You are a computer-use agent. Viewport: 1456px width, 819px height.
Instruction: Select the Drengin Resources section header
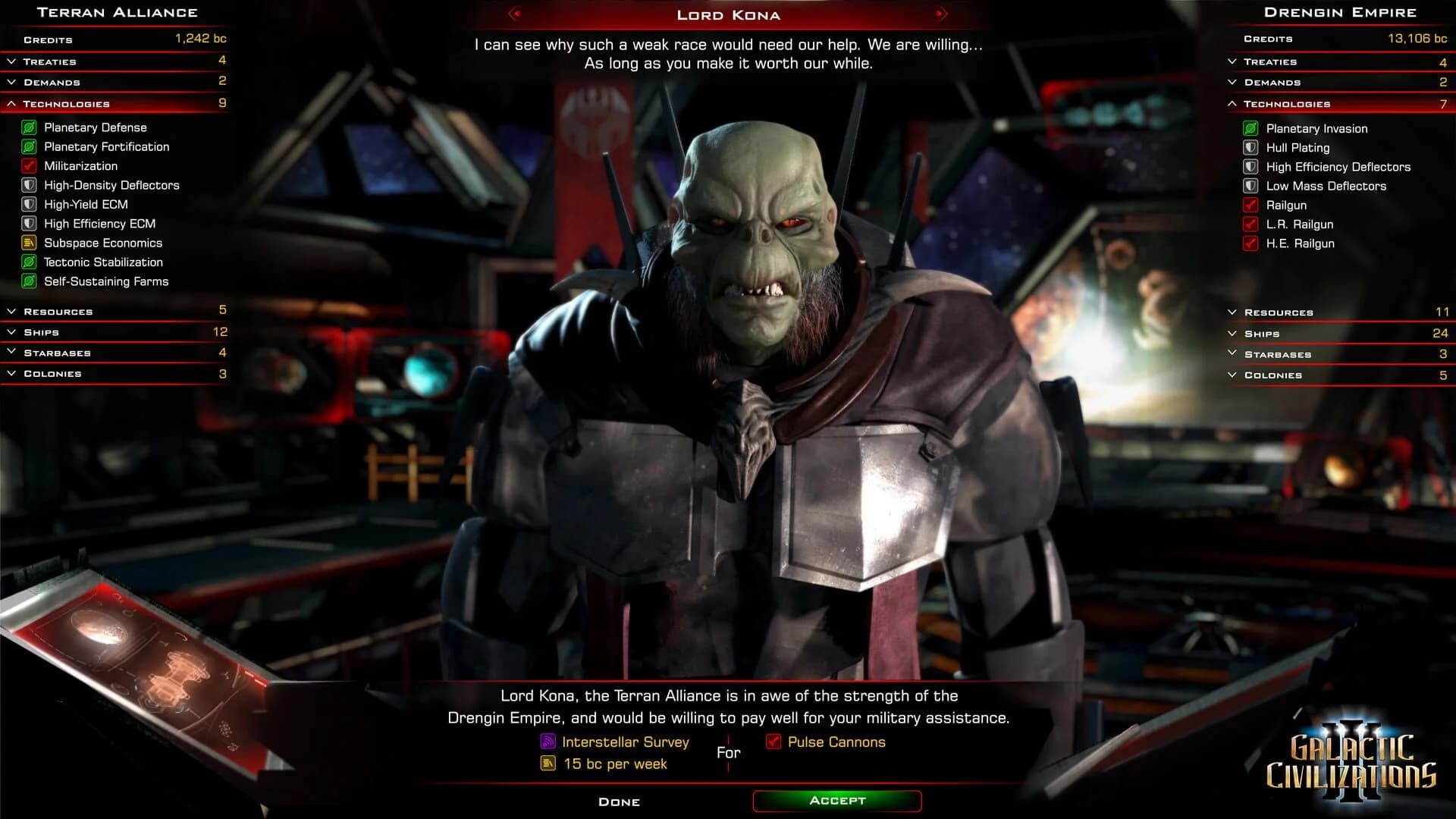(1278, 312)
